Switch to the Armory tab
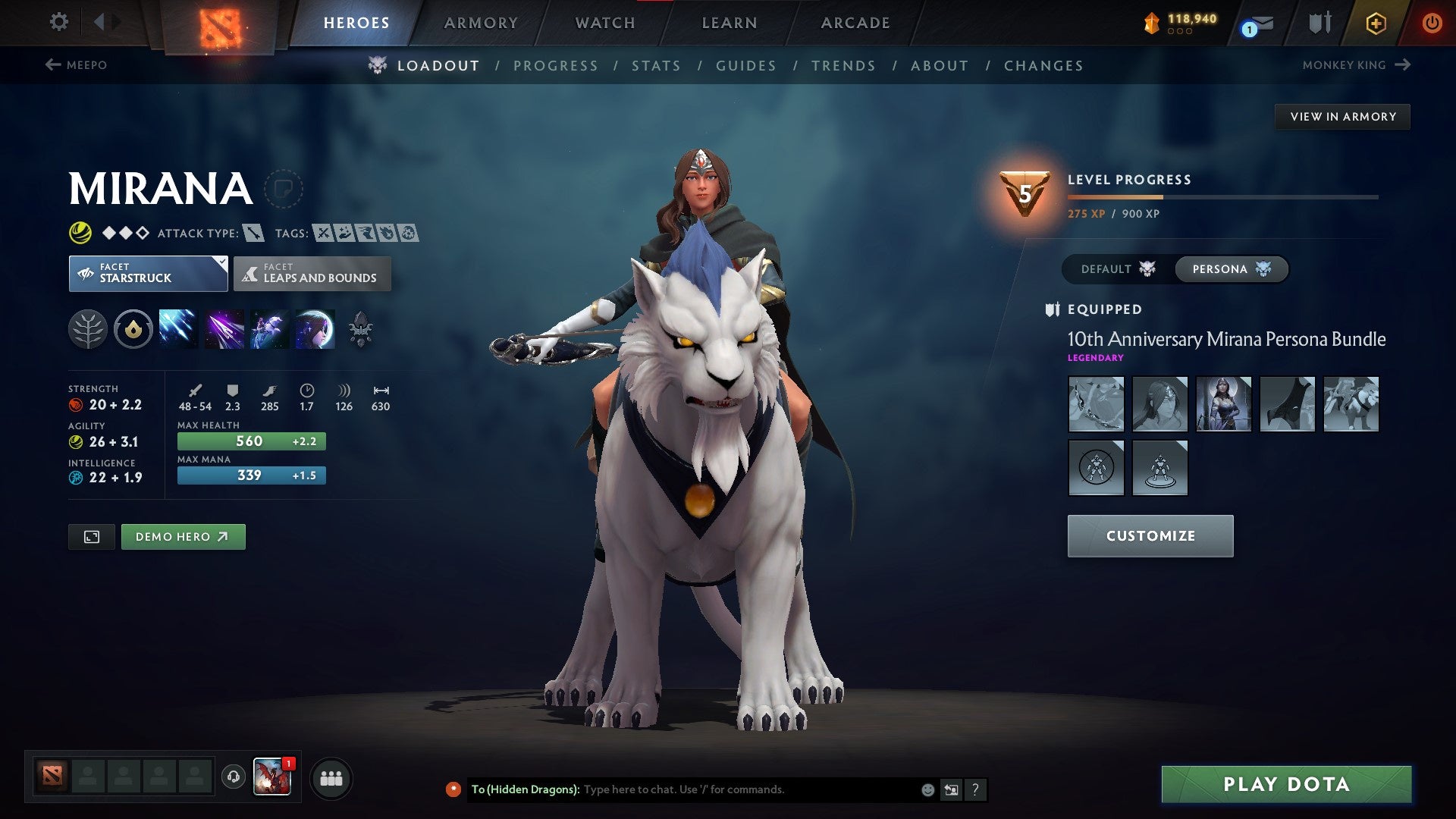 click(x=481, y=23)
